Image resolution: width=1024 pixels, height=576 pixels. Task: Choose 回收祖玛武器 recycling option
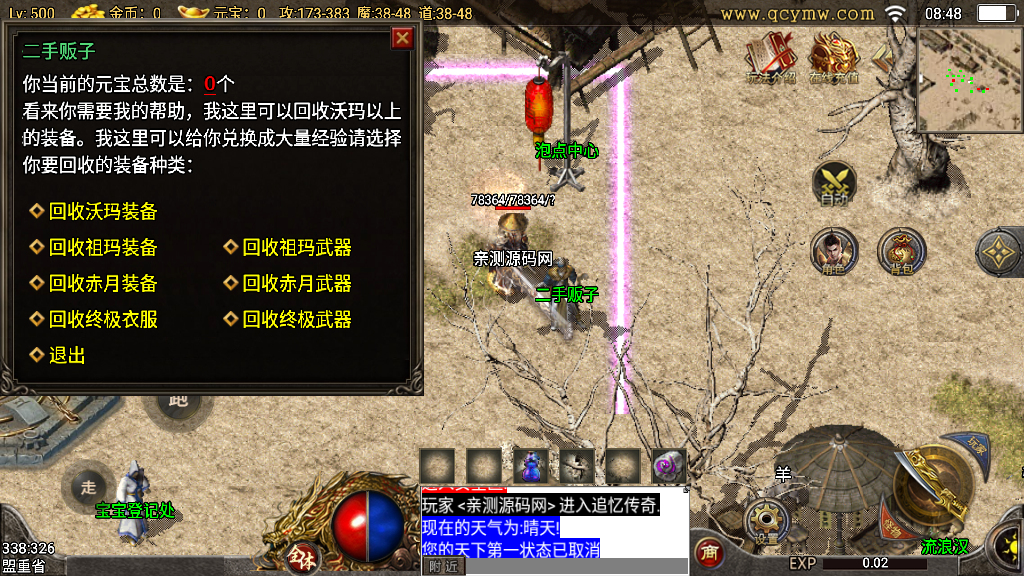point(296,248)
